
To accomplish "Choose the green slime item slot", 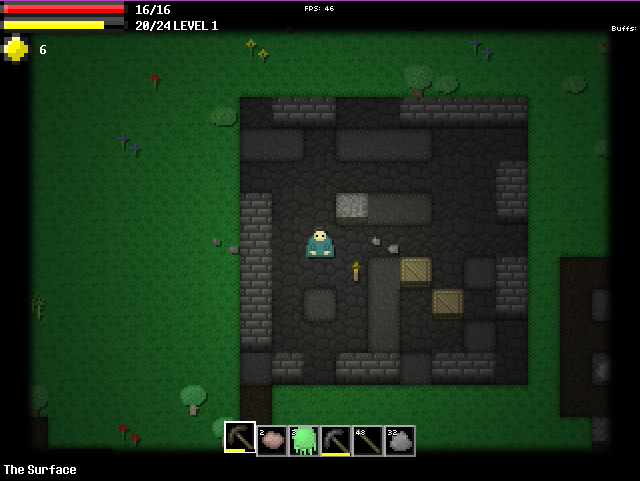I will [x=304, y=440].
